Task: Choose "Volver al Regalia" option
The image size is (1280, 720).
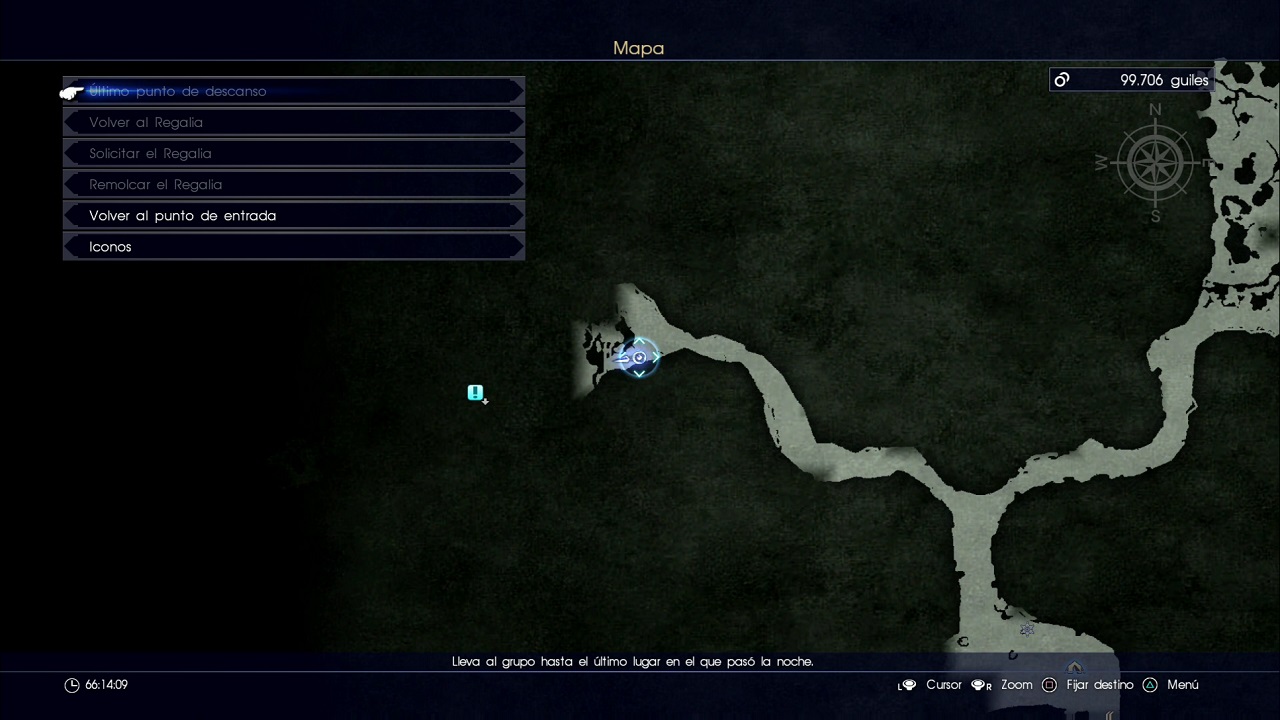Action: 293,122
